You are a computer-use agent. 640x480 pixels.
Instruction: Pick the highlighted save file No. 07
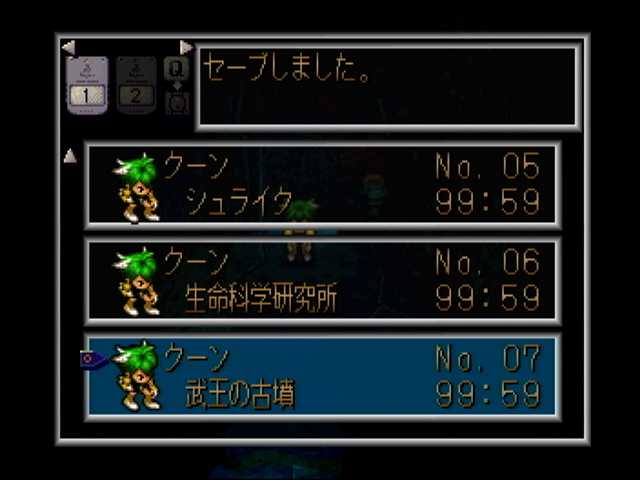pyautogui.click(x=322, y=376)
